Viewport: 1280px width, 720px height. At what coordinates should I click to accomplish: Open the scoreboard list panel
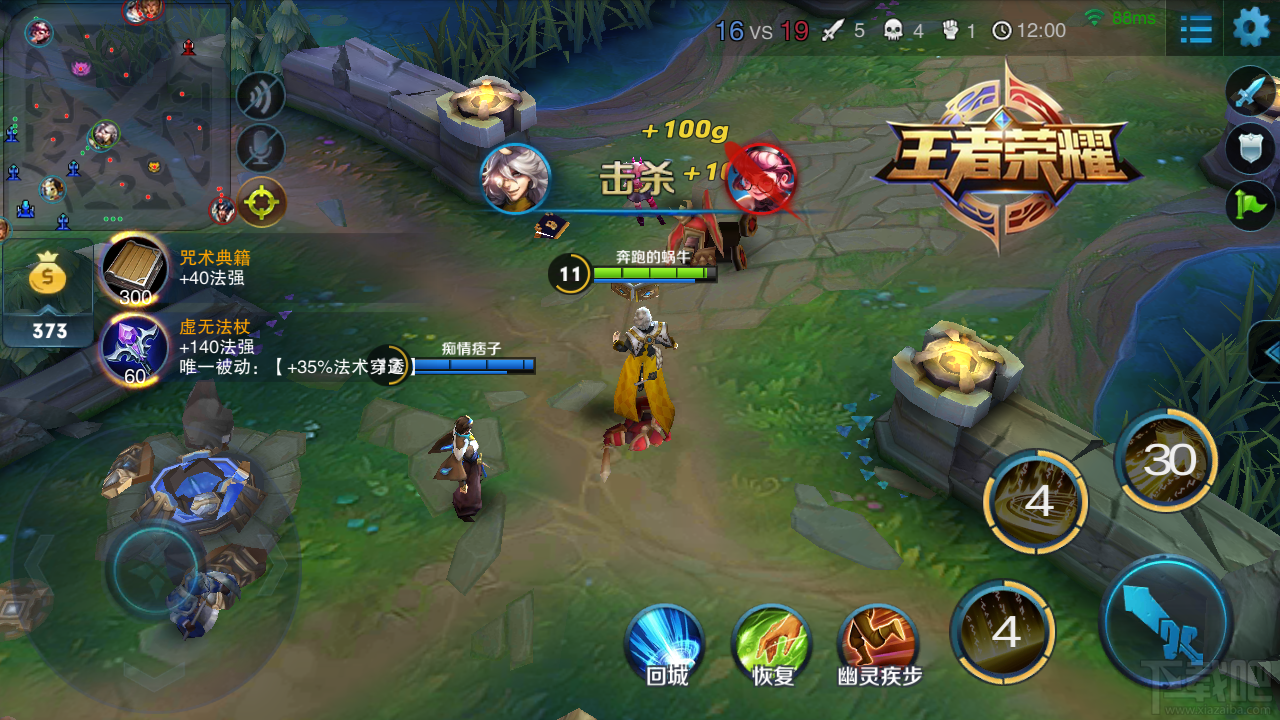(1196, 29)
